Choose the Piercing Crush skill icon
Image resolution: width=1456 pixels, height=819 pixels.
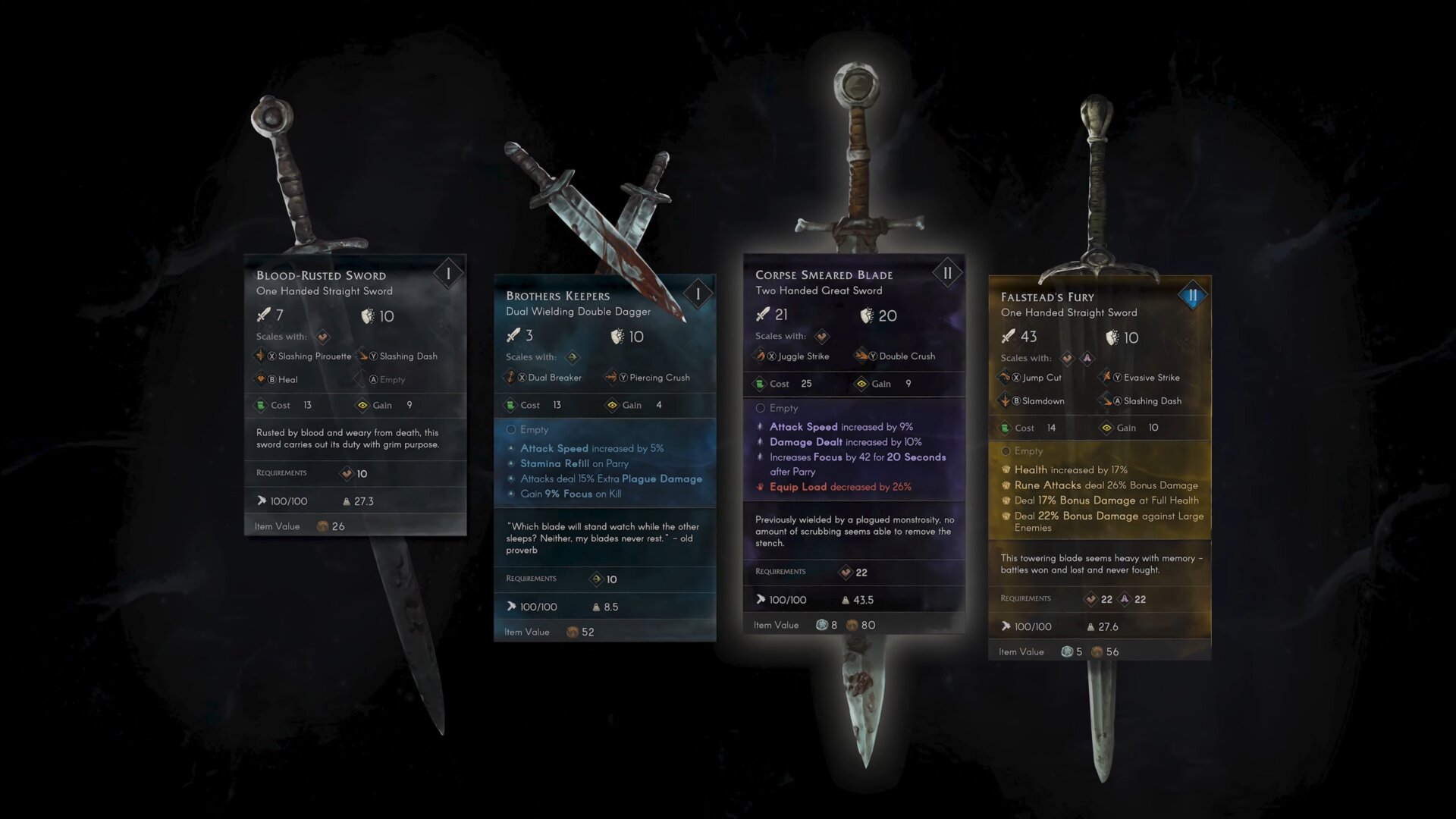[611, 377]
